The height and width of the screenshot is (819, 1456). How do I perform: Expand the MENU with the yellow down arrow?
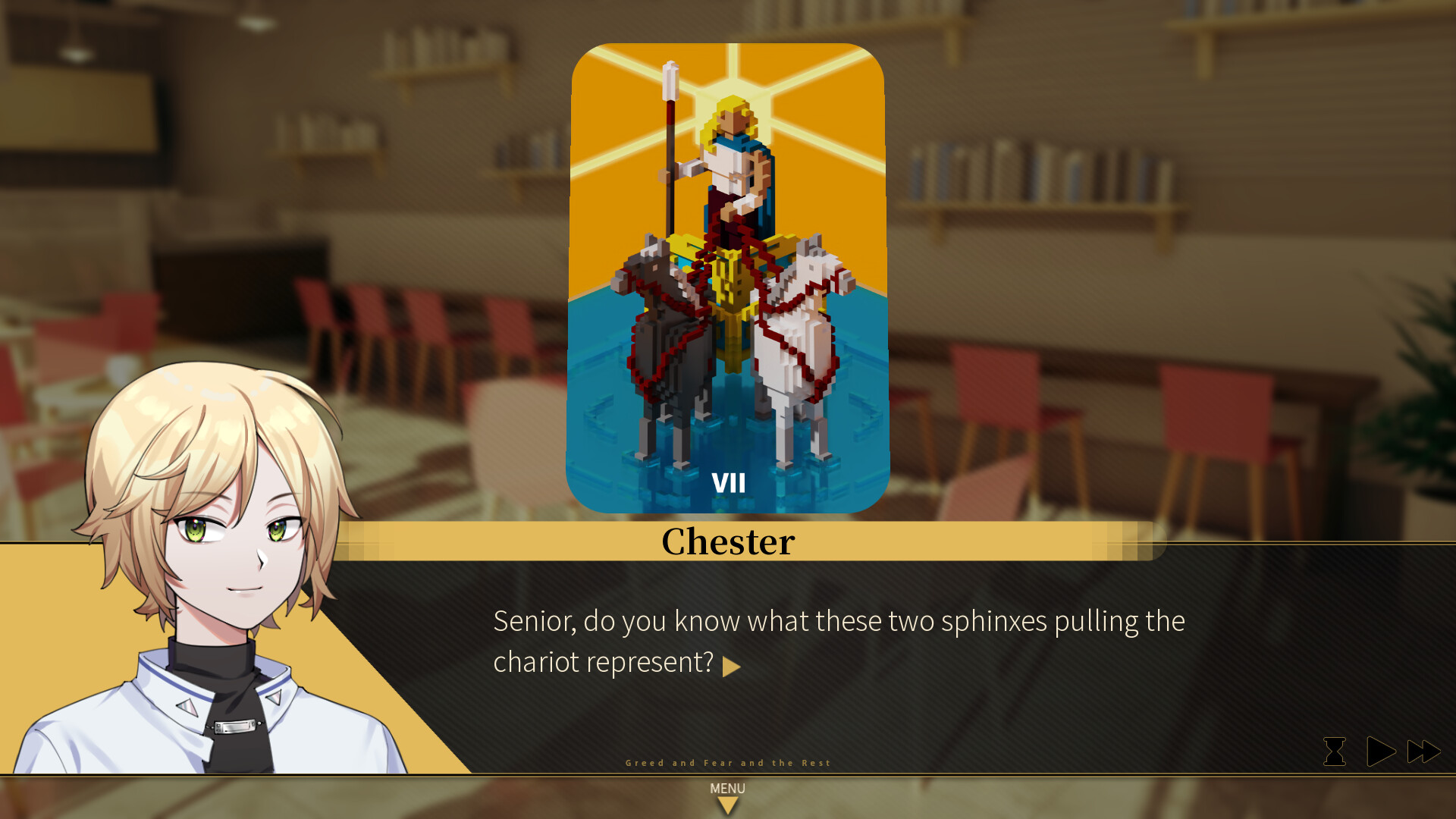pyautogui.click(x=727, y=804)
